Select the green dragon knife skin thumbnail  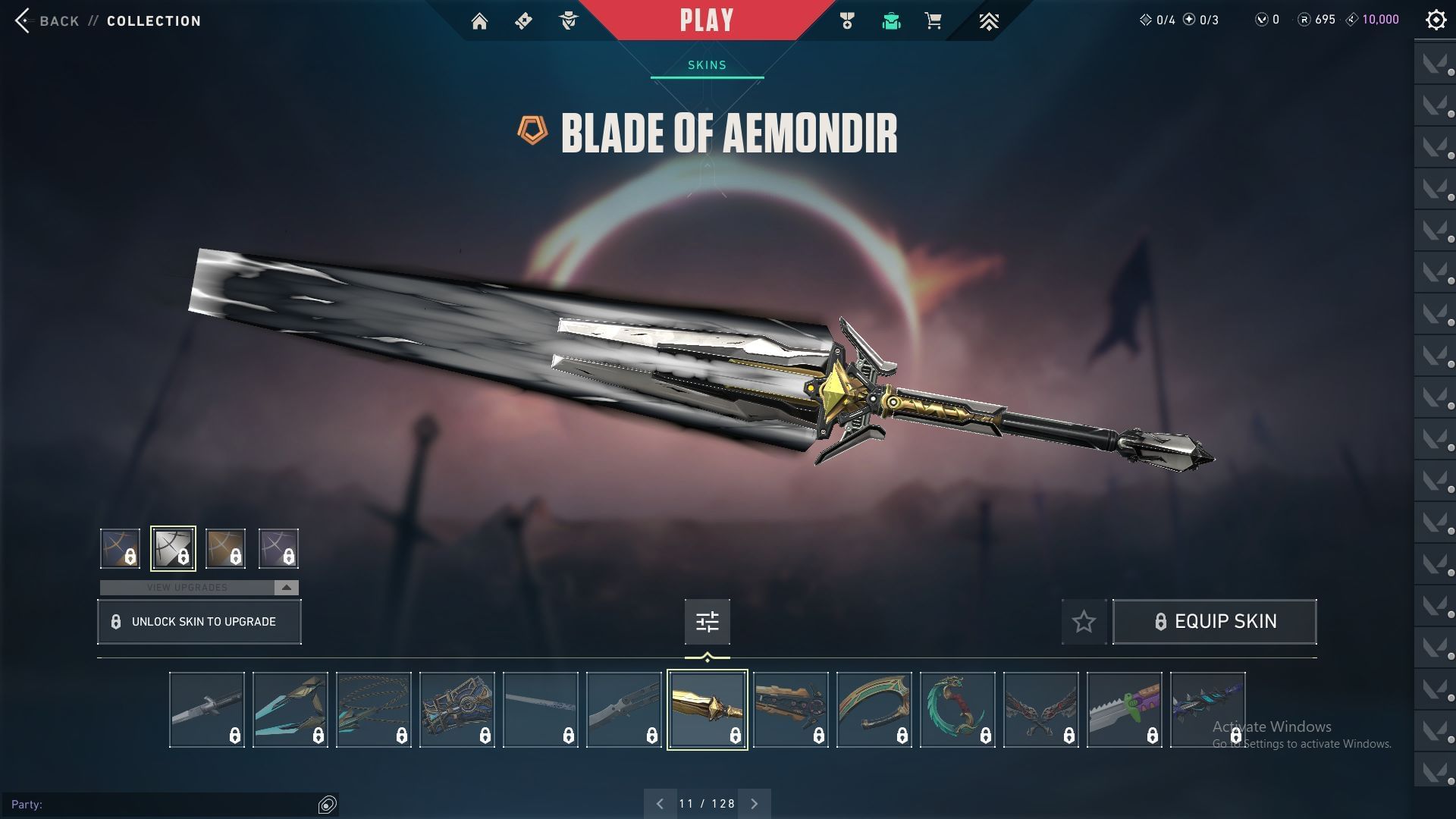[957, 709]
